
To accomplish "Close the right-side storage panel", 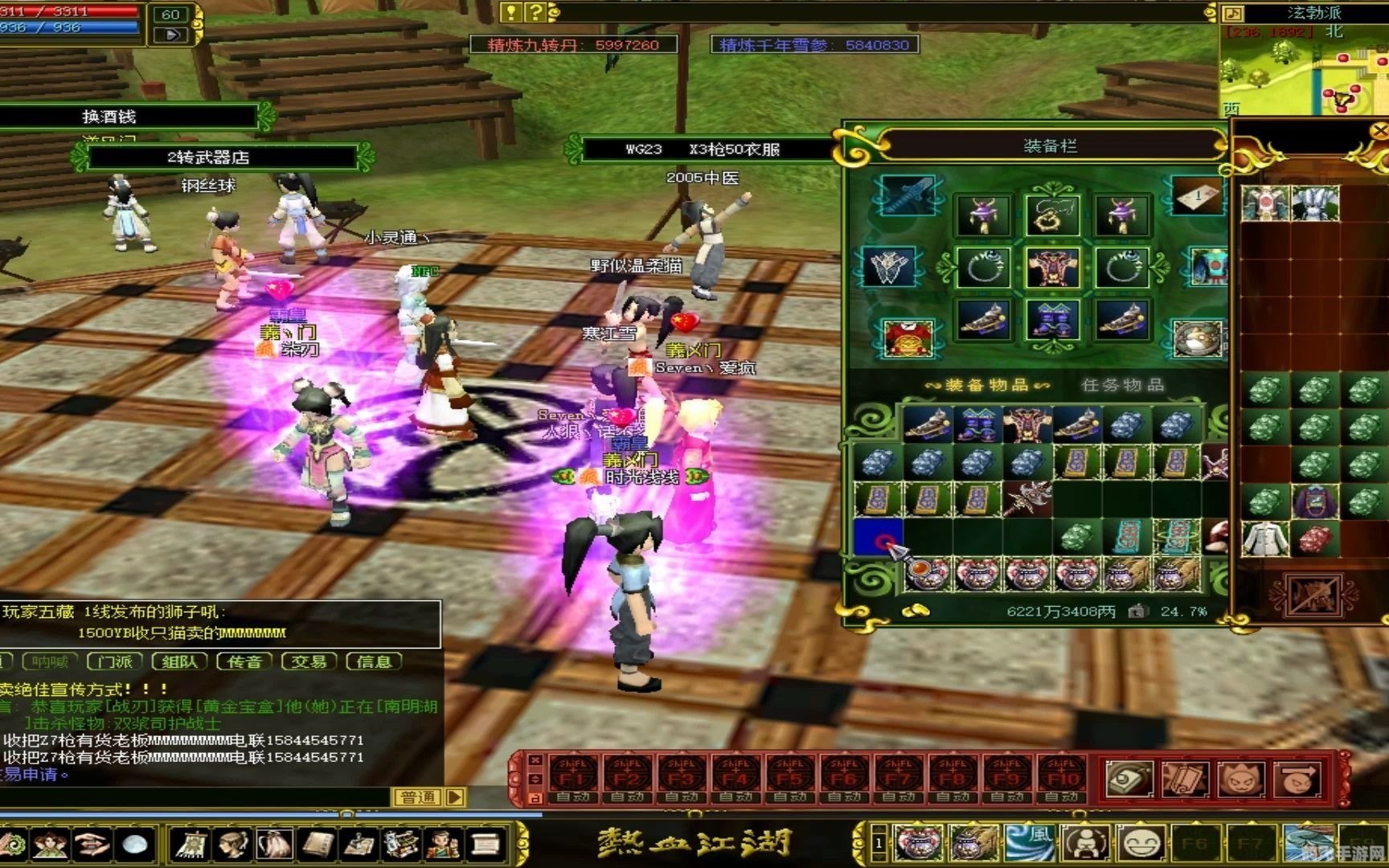I will click(x=1379, y=130).
